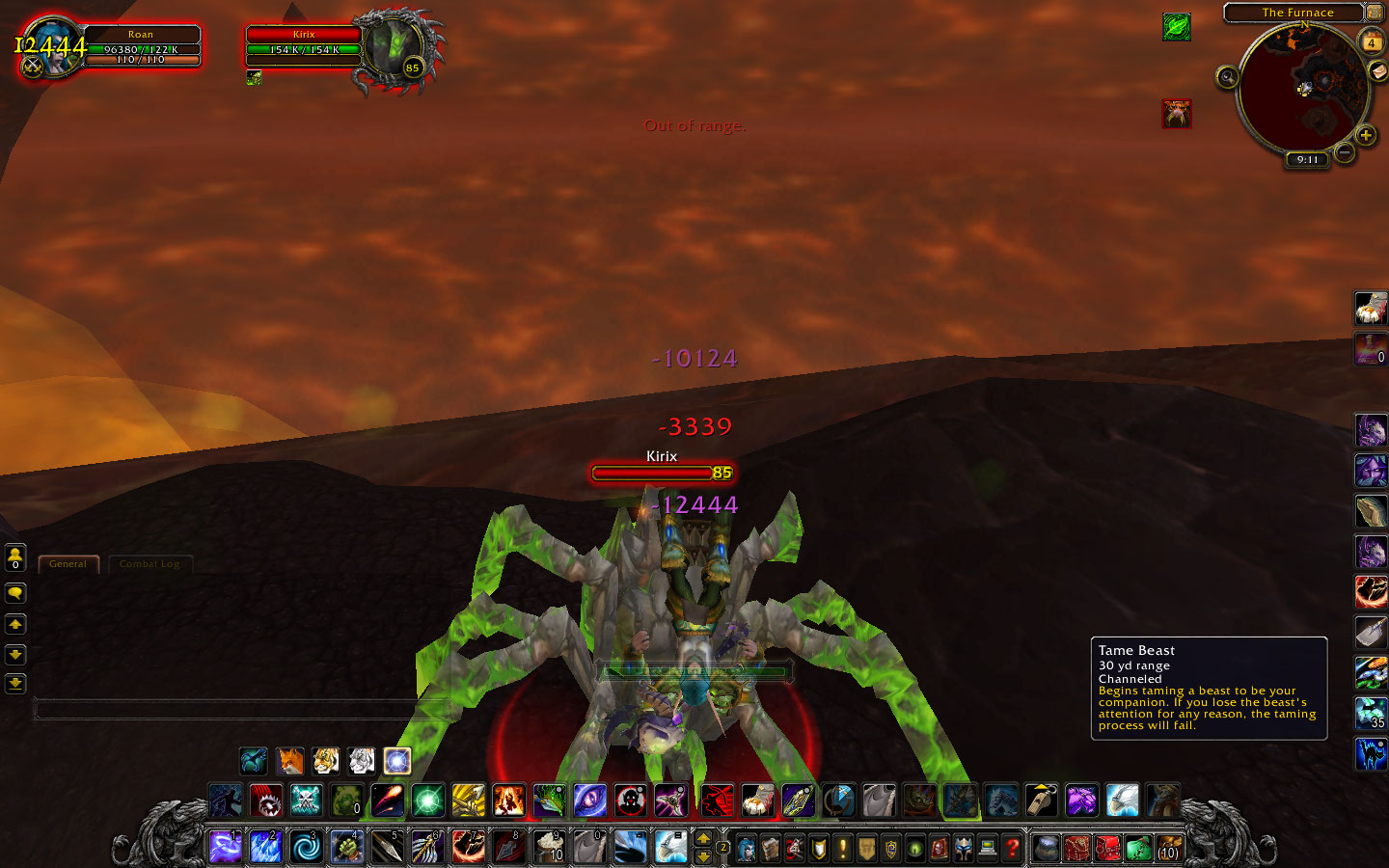This screenshot has width=1389, height=868.
Task: Use the whistle pet ability icon
Action: (1041, 800)
